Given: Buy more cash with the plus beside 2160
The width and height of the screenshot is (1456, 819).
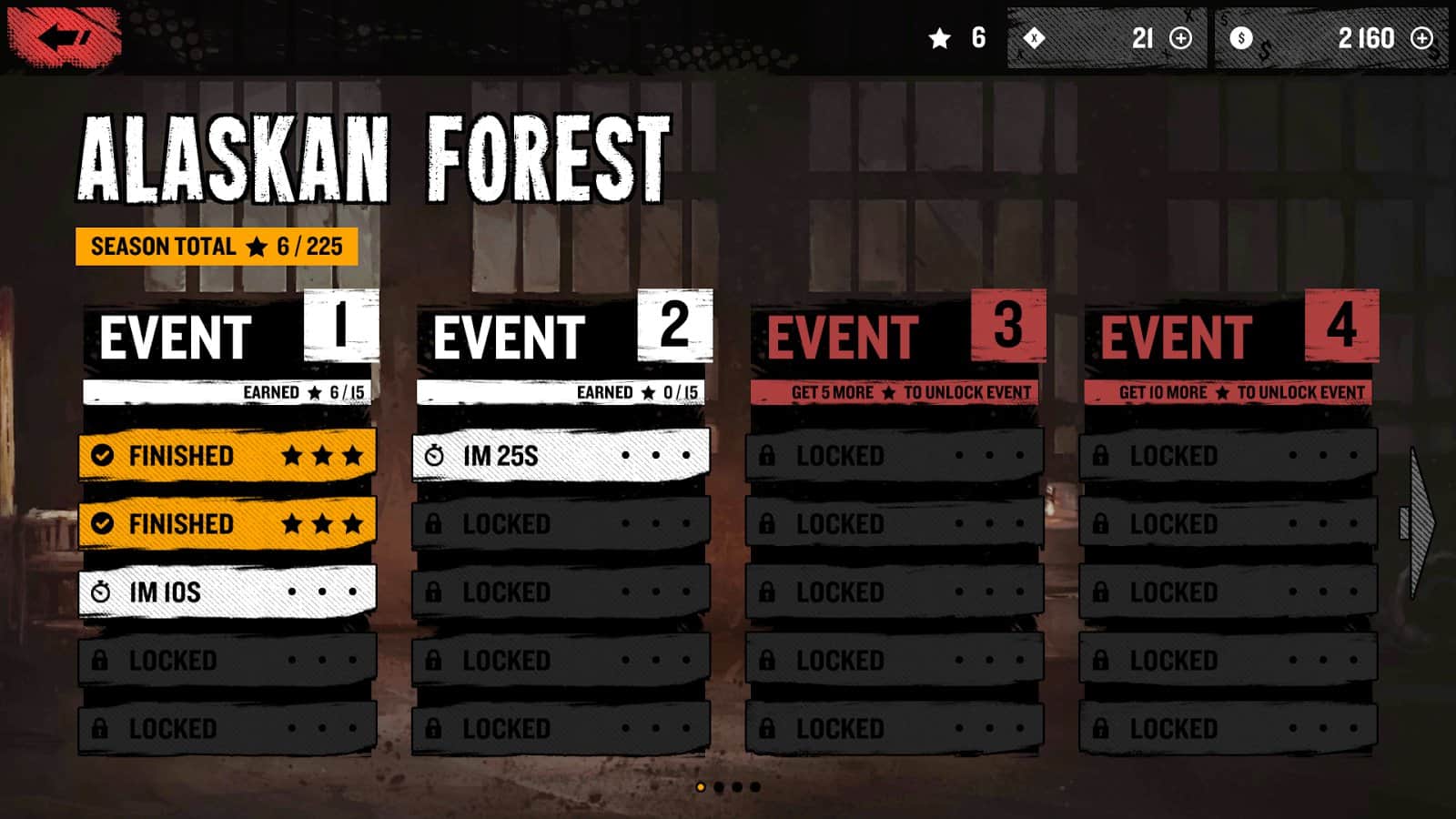Looking at the screenshot, I should pos(1421,38).
